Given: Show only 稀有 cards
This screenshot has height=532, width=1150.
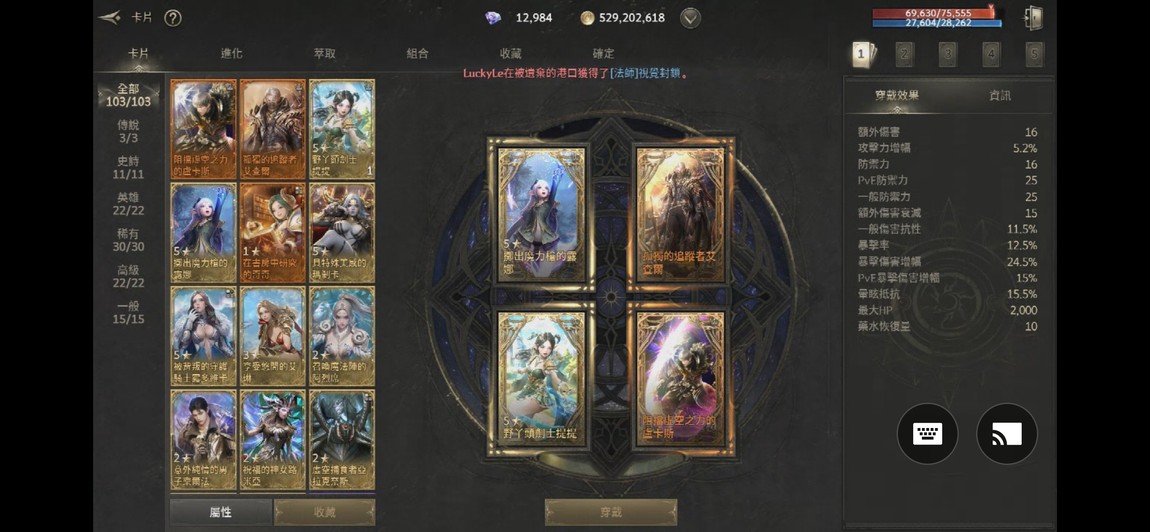Looking at the screenshot, I should point(128,240).
